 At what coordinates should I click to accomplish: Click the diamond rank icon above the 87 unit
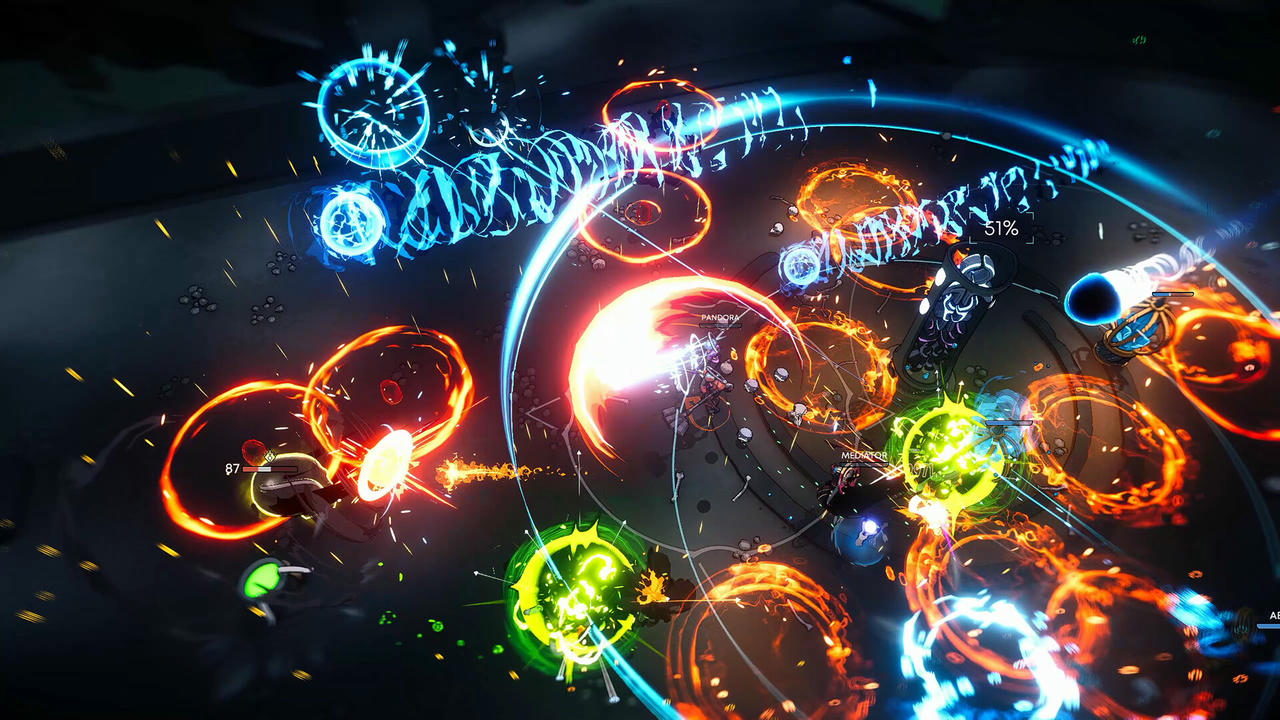click(x=270, y=456)
